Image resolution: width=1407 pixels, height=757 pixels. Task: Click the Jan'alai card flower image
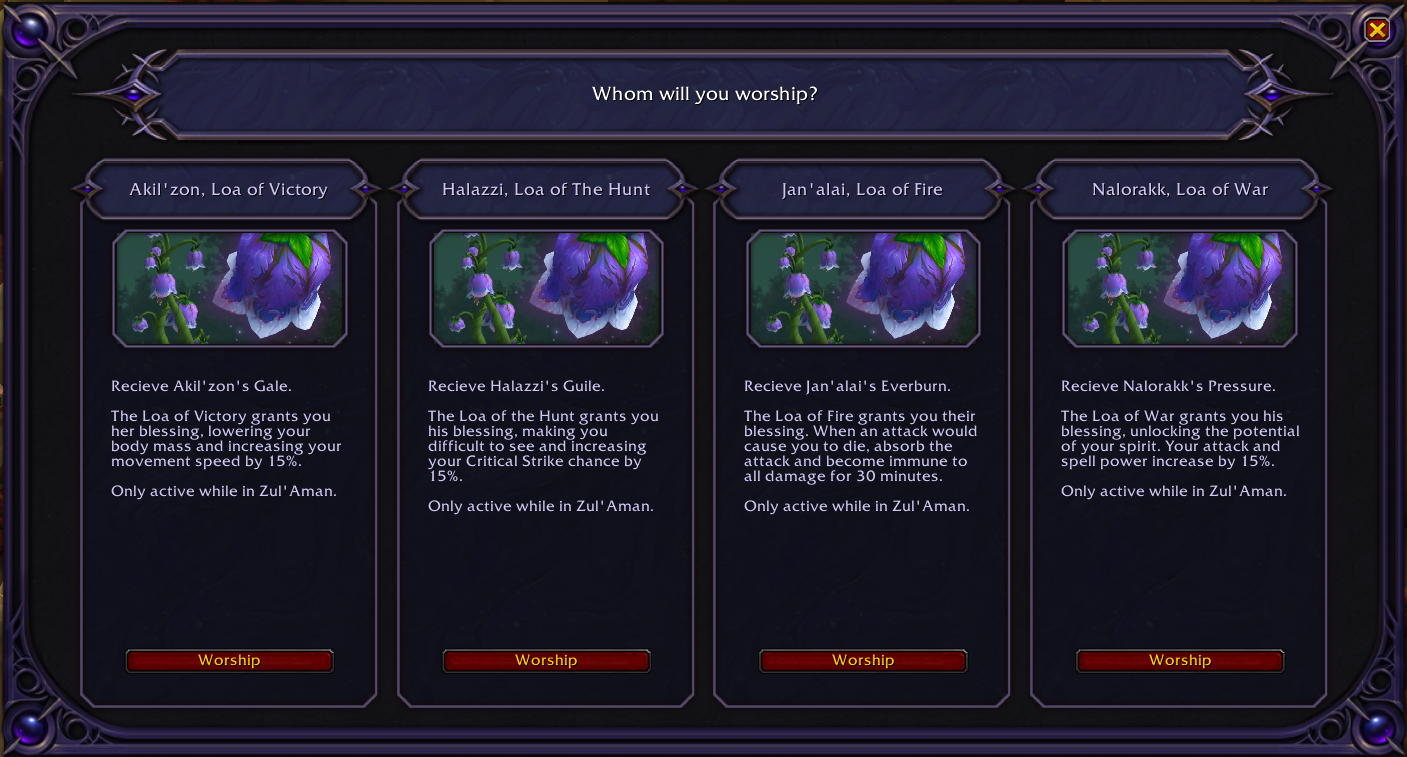(863, 288)
